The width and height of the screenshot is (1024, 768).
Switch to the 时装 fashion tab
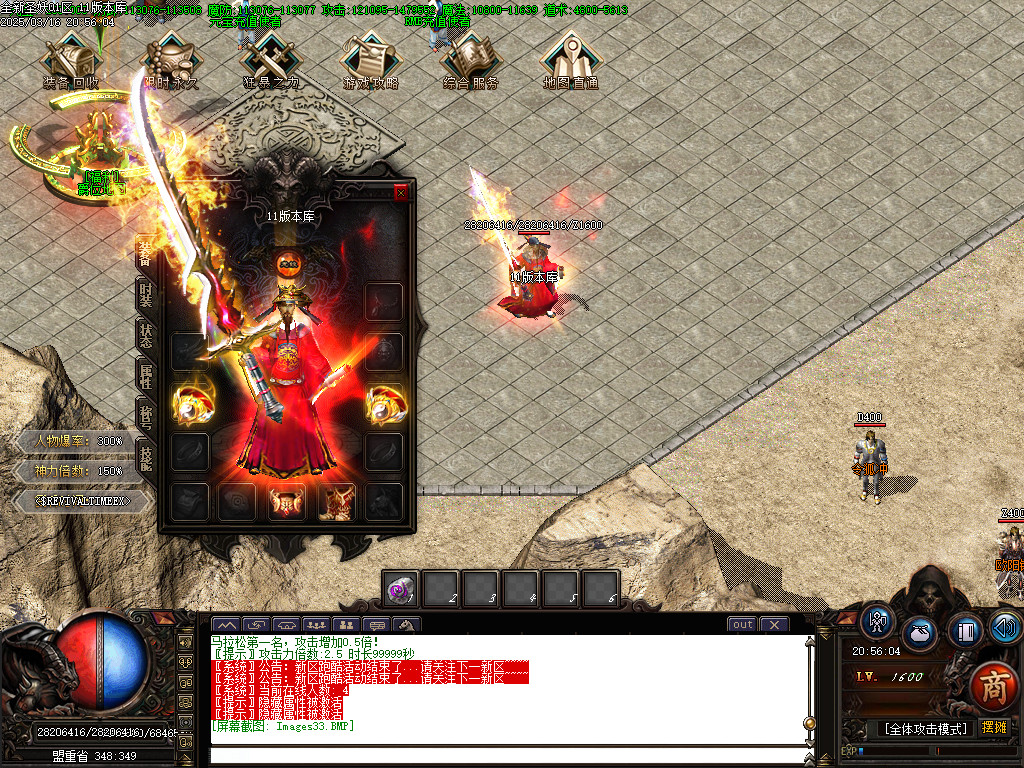(x=145, y=294)
